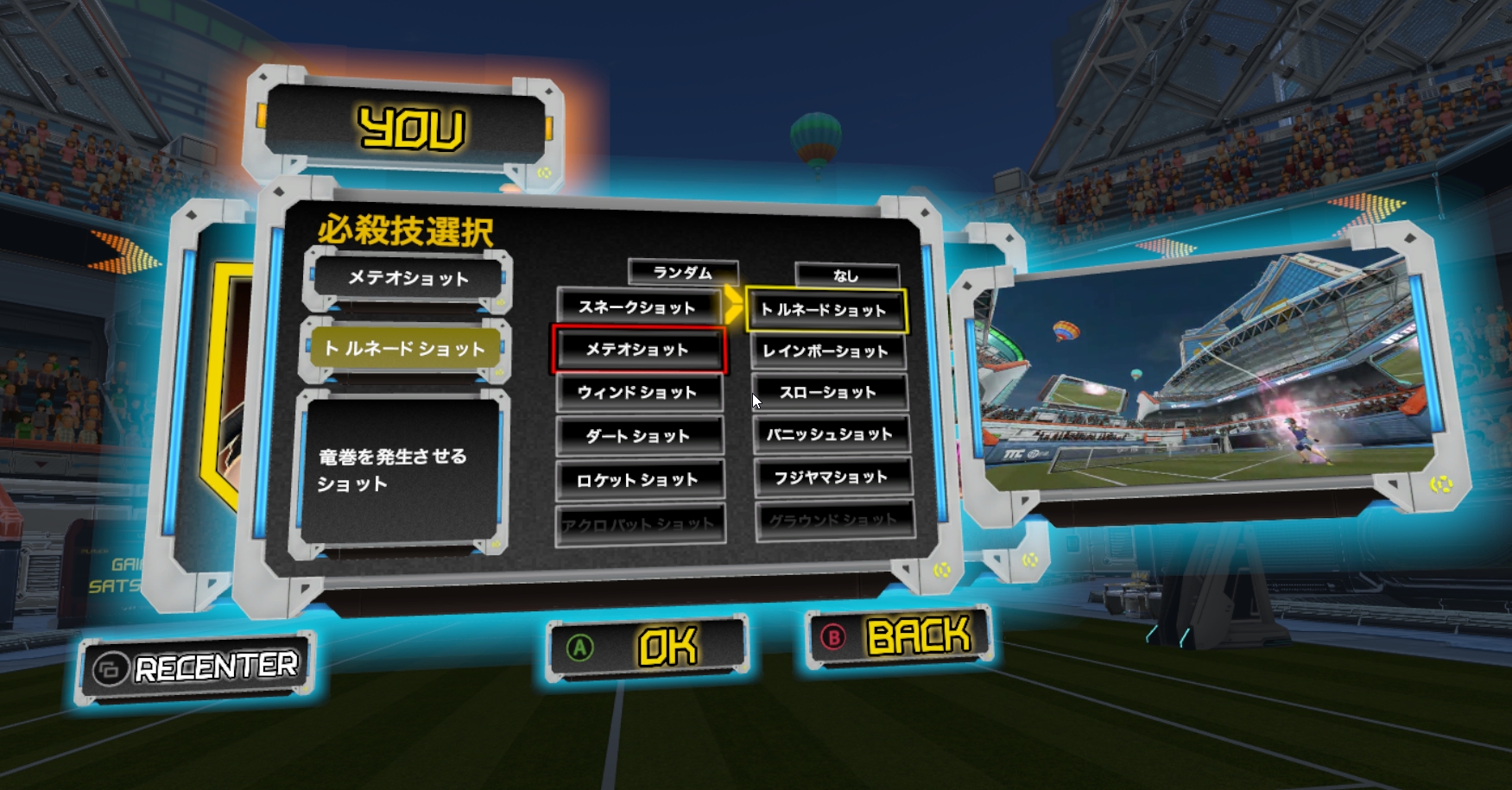Screen dimensions: 1512x790
Task: Click the RECENTER controller icon
Action: coord(112,667)
